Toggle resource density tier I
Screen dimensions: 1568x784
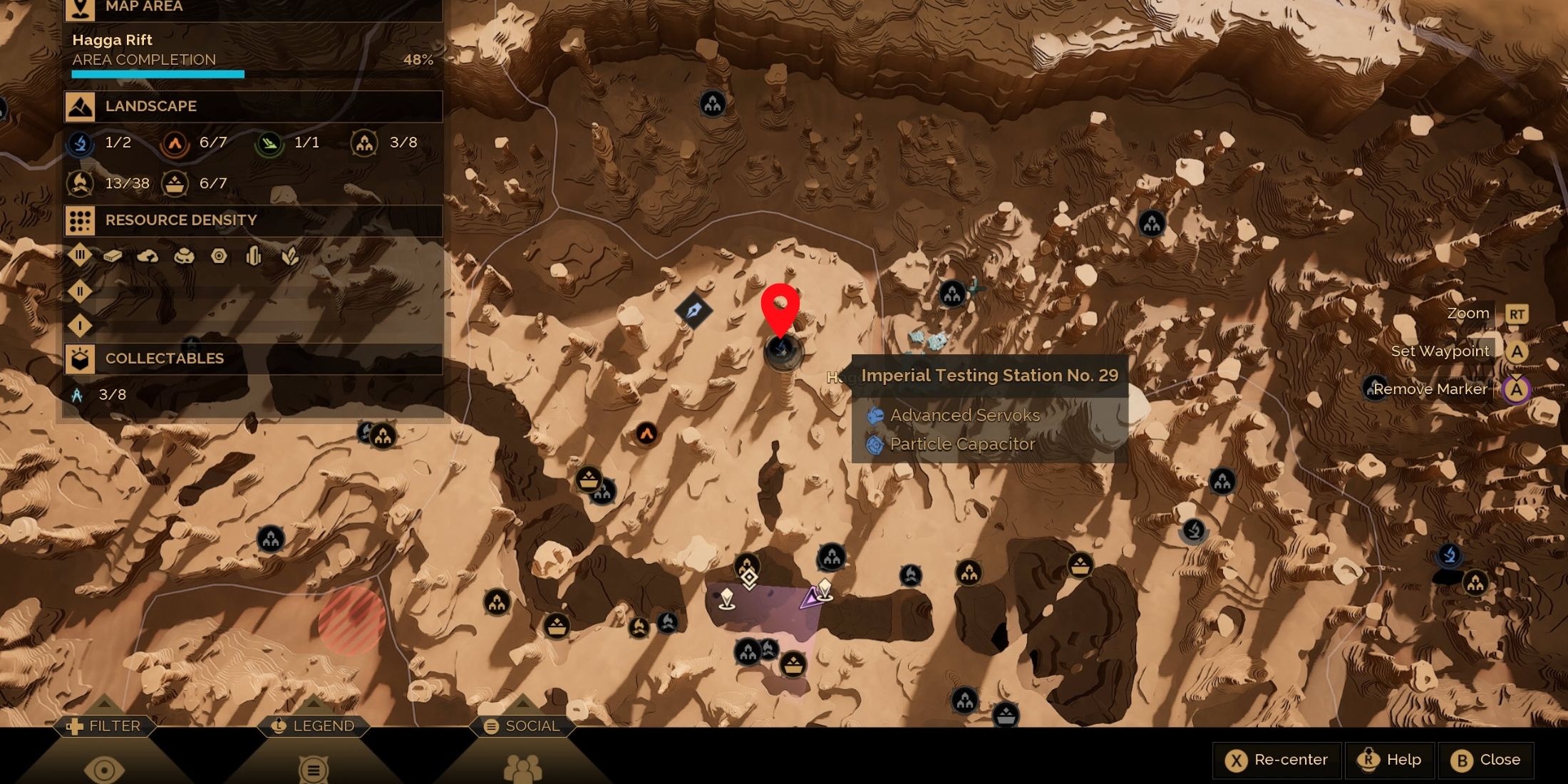[x=80, y=324]
